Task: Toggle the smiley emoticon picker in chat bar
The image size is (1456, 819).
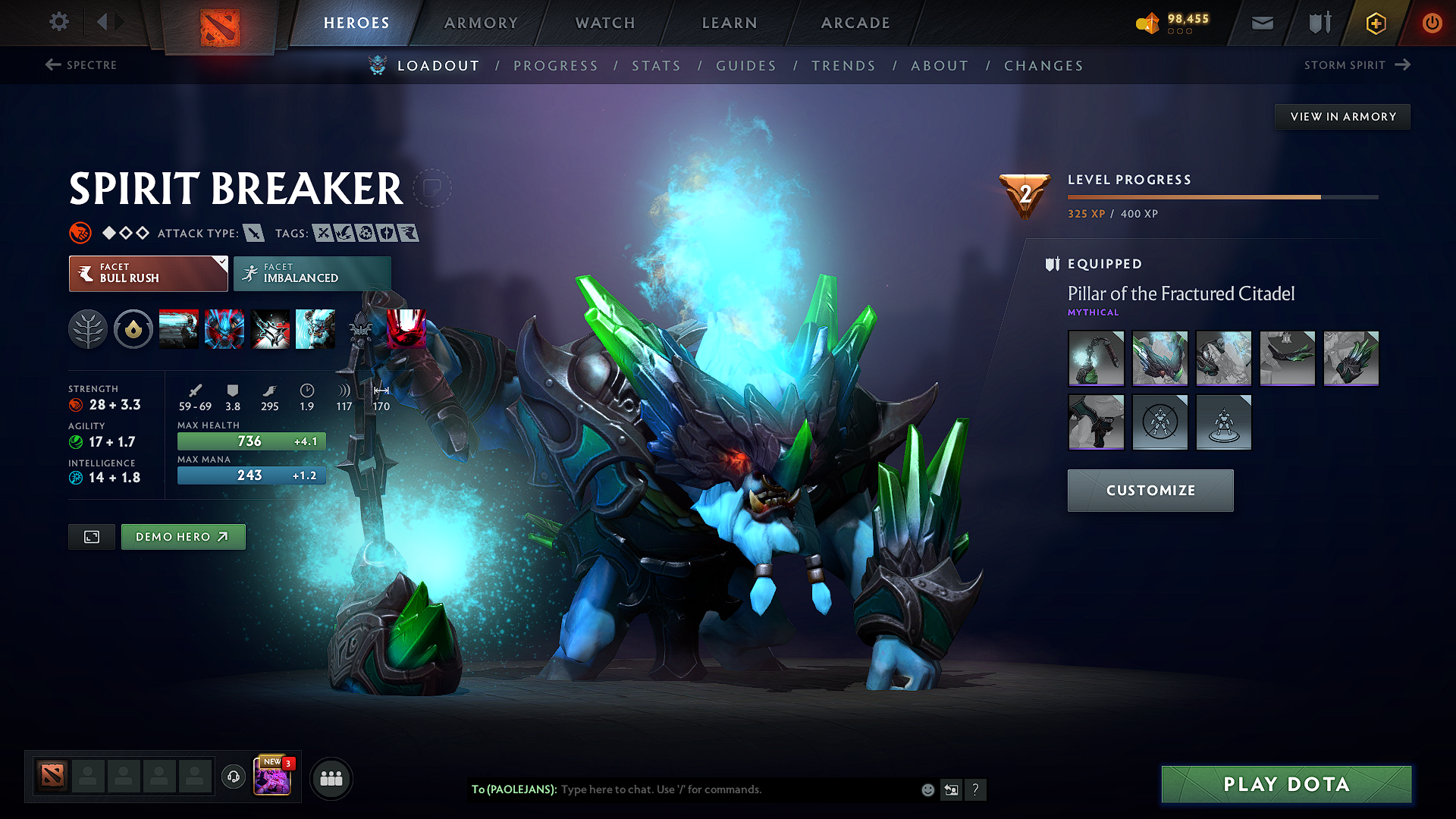Action: [x=927, y=789]
